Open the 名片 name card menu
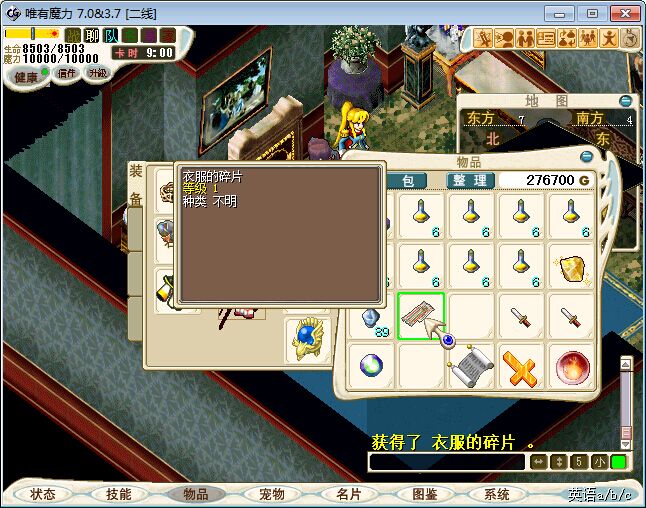 [348, 494]
